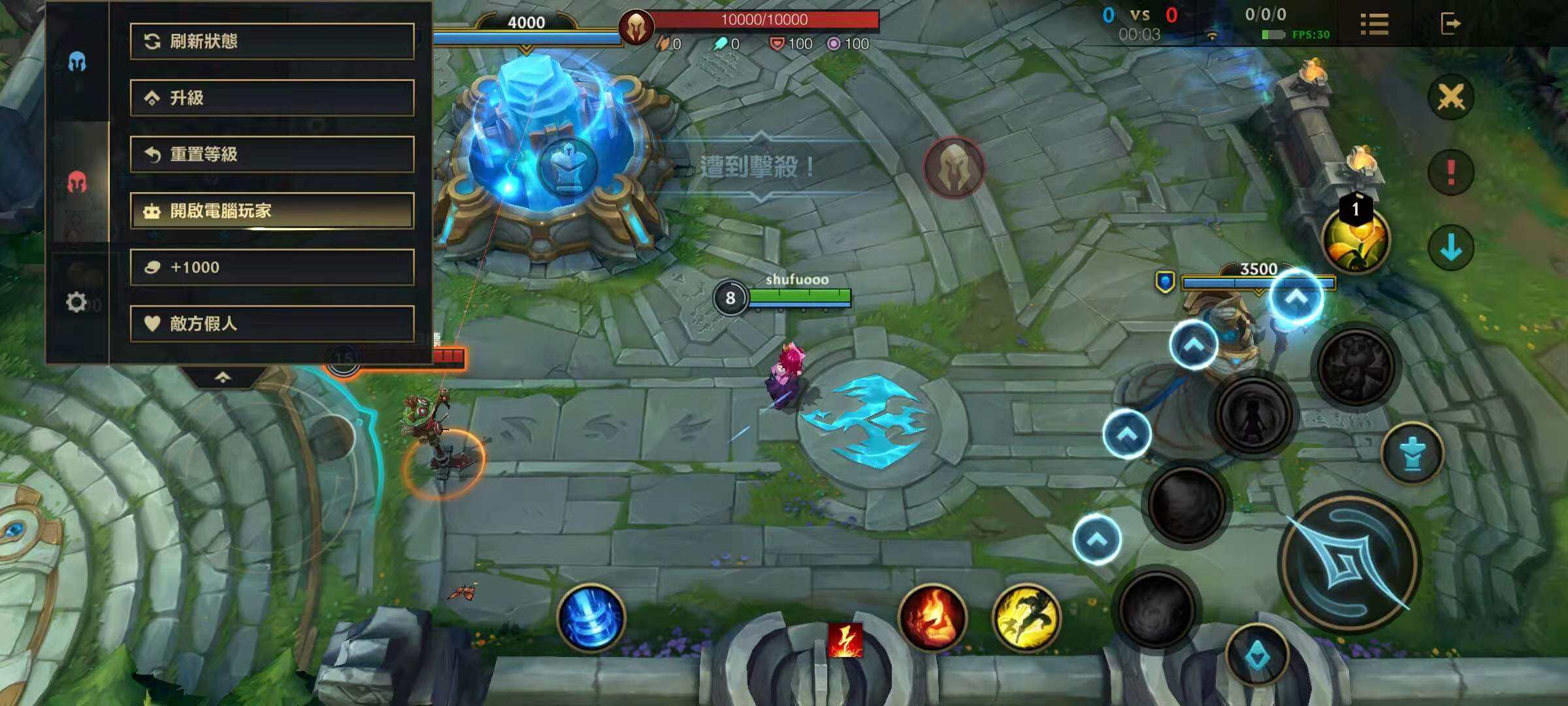
Task: Use the yellow flower ward trinket
Action: pos(1356,239)
